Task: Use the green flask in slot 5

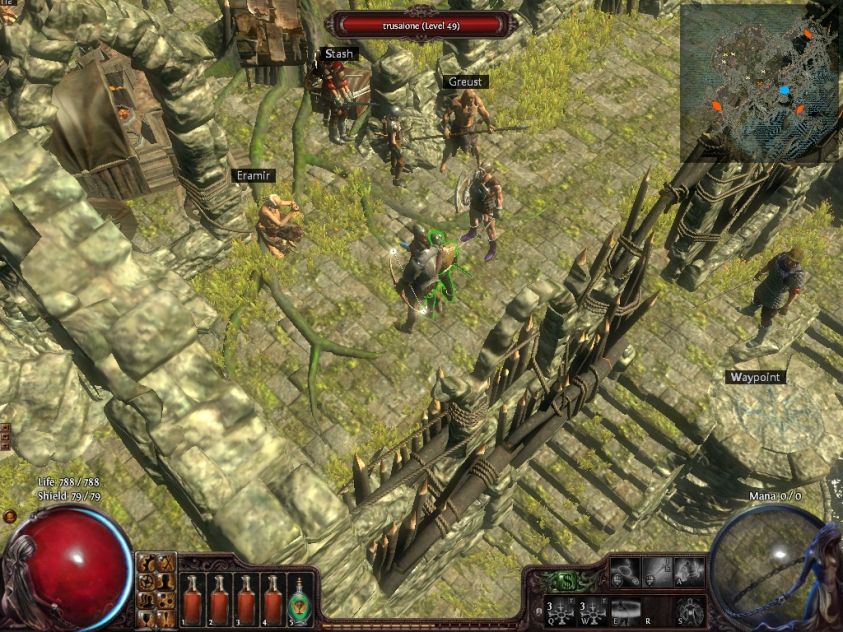Action: pos(300,600)
